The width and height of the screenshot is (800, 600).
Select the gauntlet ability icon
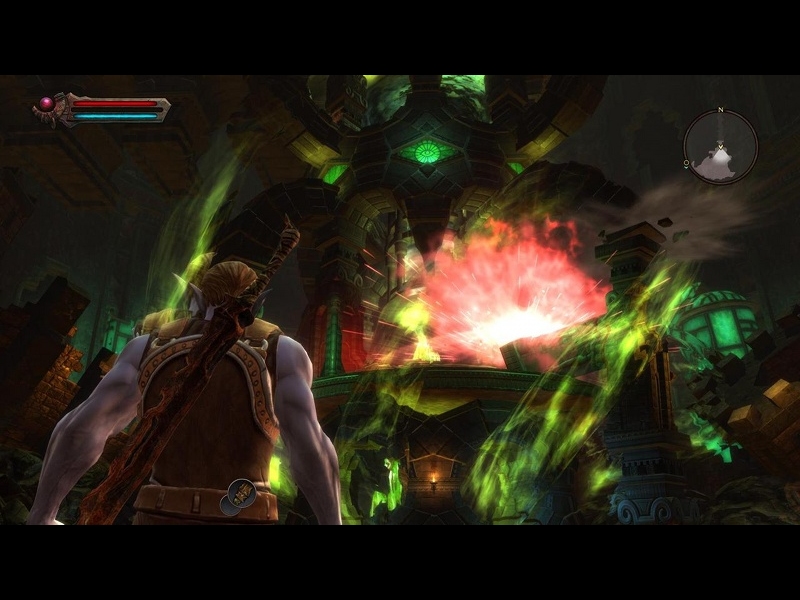[240, 494]
